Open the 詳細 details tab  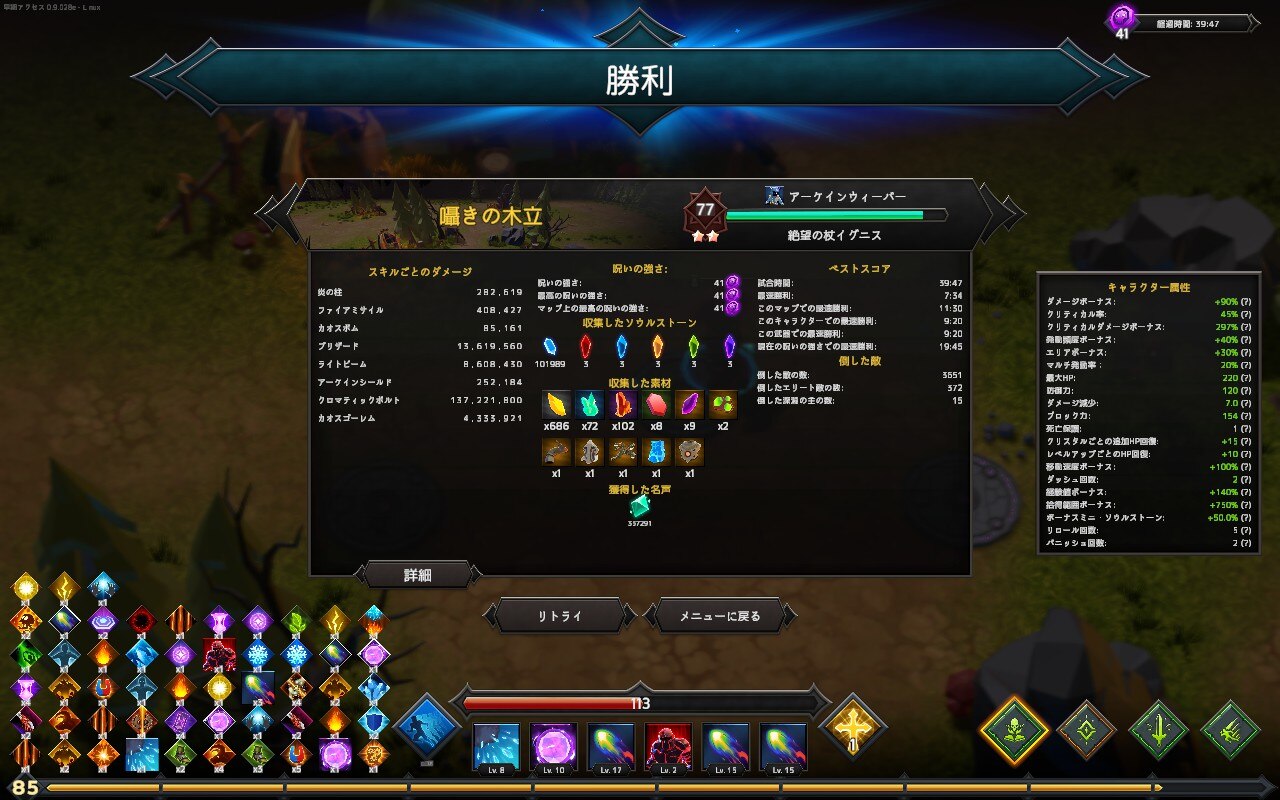click(x=417, y=575)
